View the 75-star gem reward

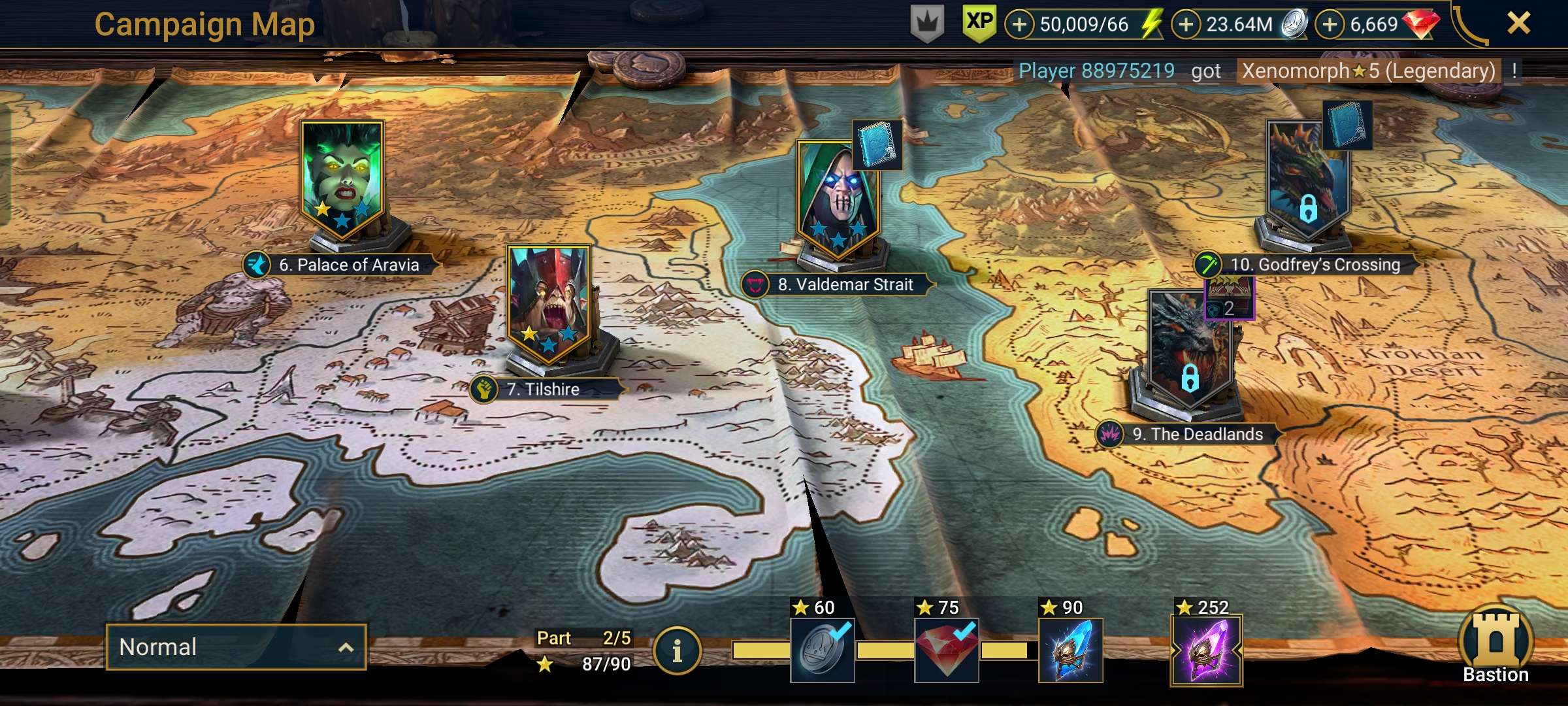tap(946, 650)
